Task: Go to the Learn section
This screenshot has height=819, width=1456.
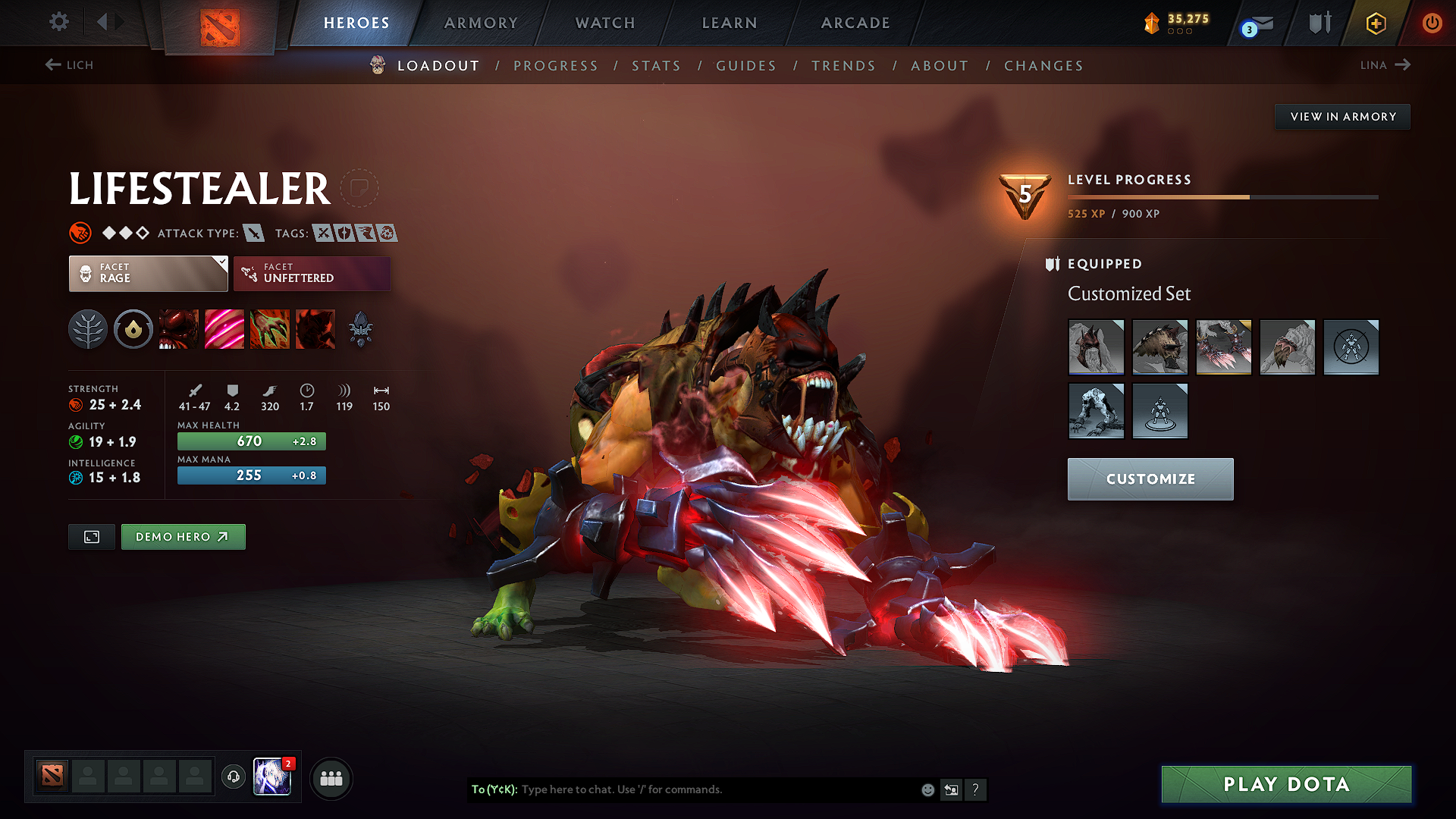Action: tap(730, 23)
